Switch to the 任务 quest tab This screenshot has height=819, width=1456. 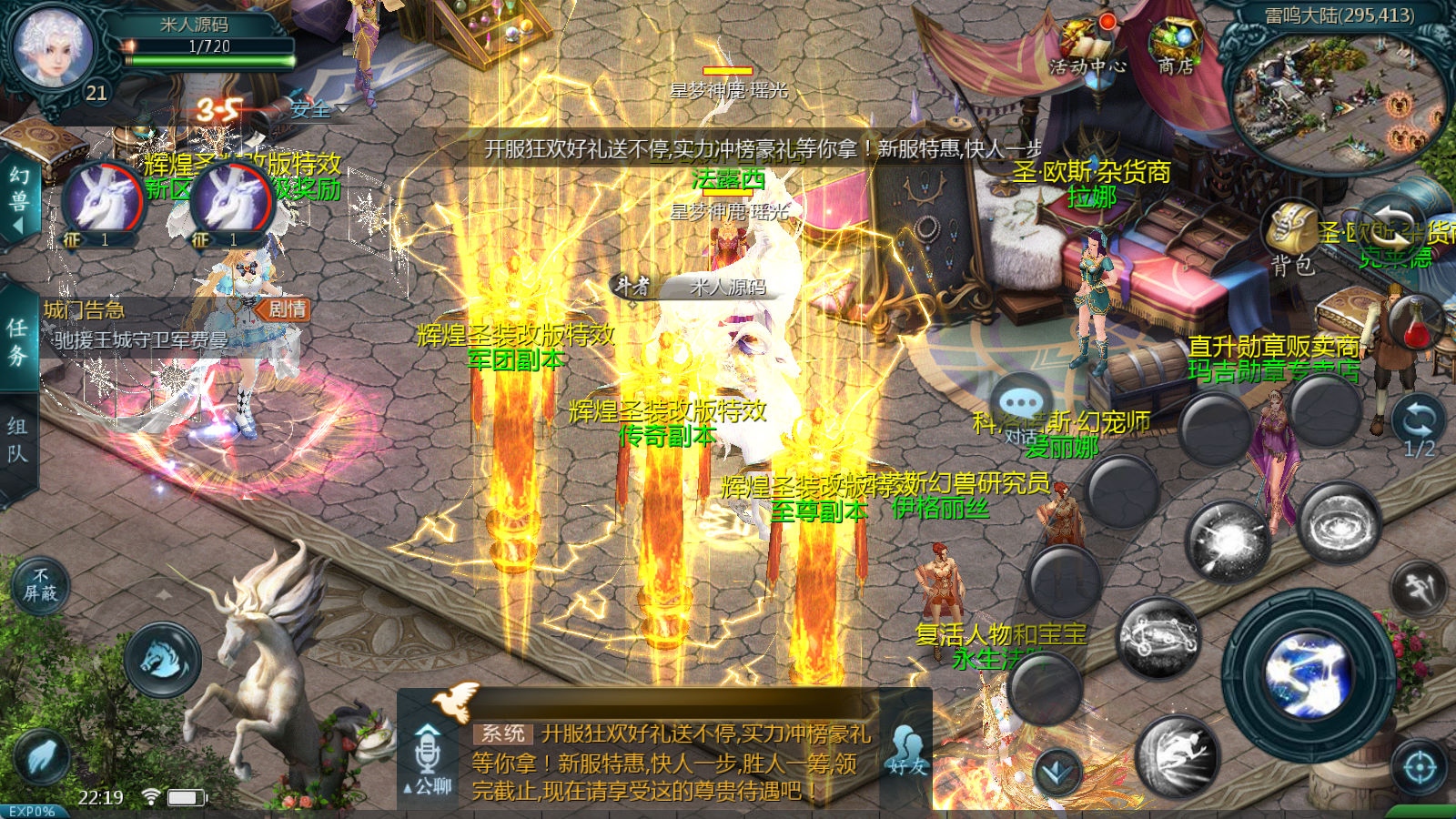(18, 341)
